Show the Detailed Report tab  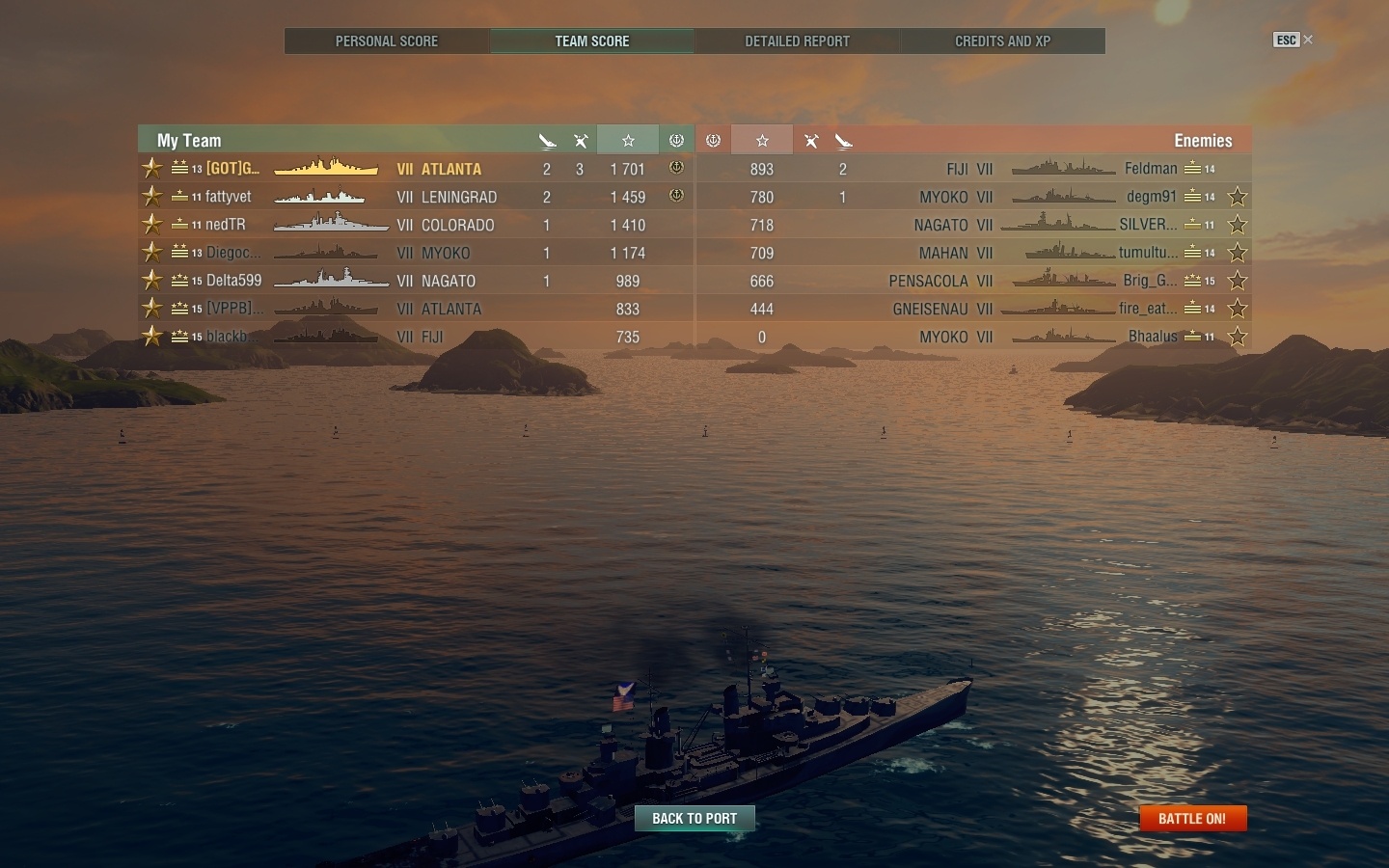798,41
